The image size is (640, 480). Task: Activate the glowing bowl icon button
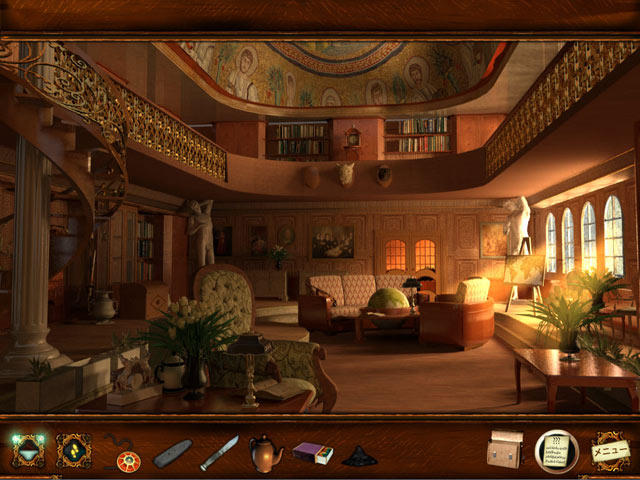pyautogui.click(x=27, y=451)
